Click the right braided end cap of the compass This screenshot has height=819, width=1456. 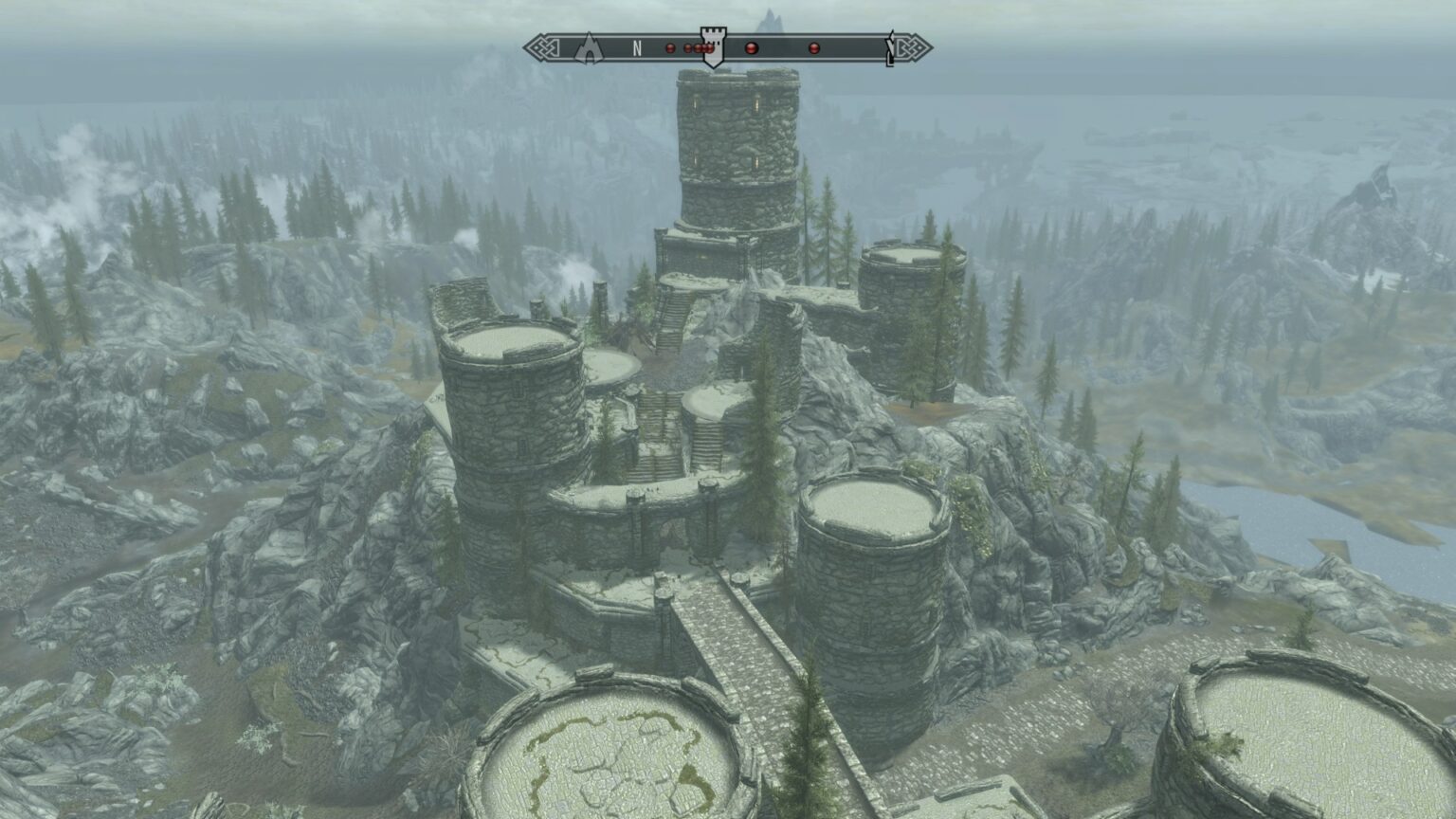912,45
